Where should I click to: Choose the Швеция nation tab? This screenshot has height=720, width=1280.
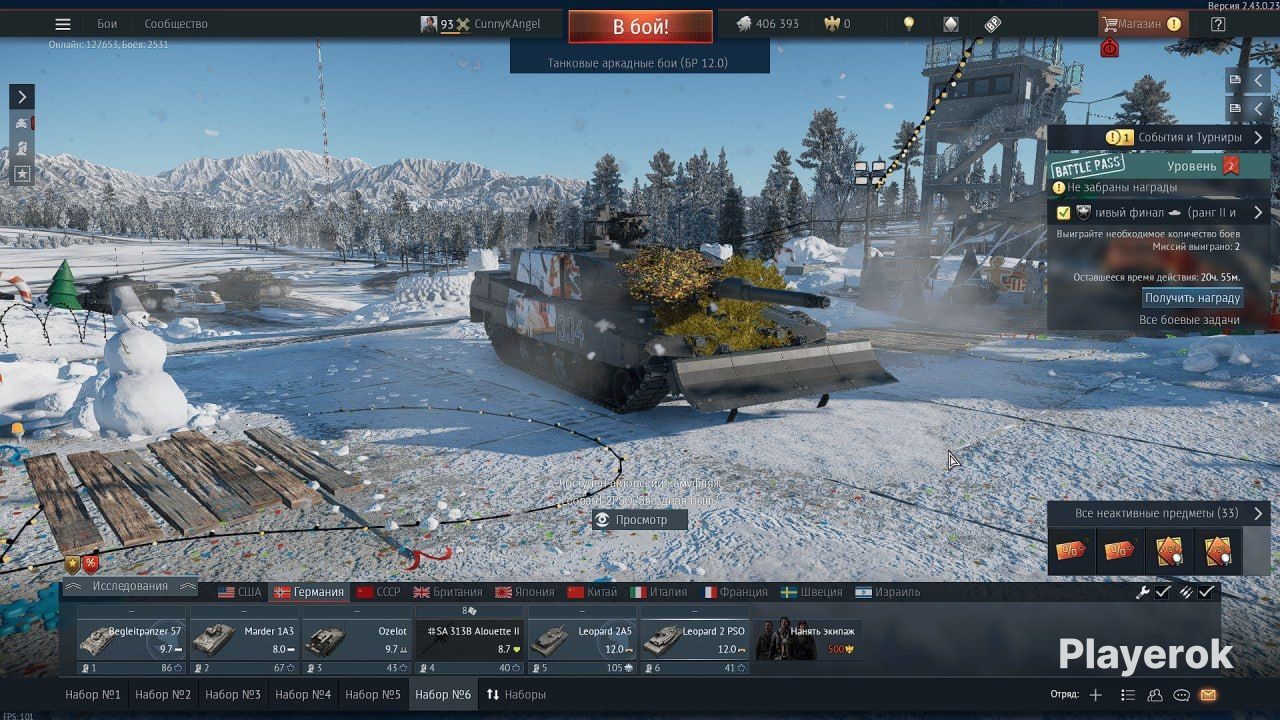pos(811,592)
